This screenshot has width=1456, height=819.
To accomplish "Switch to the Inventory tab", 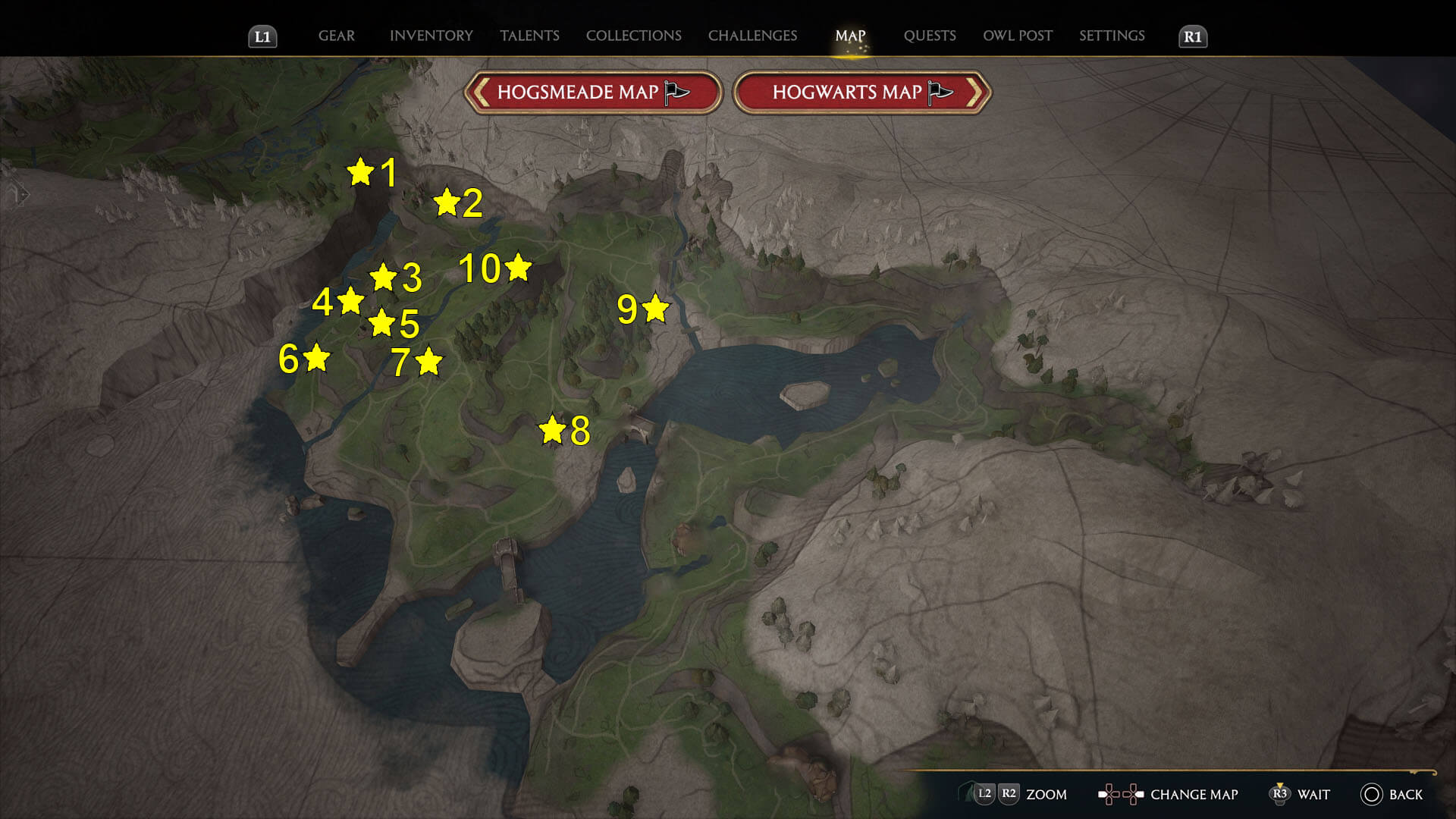I will pyautogui.click(x=431, y=36).
